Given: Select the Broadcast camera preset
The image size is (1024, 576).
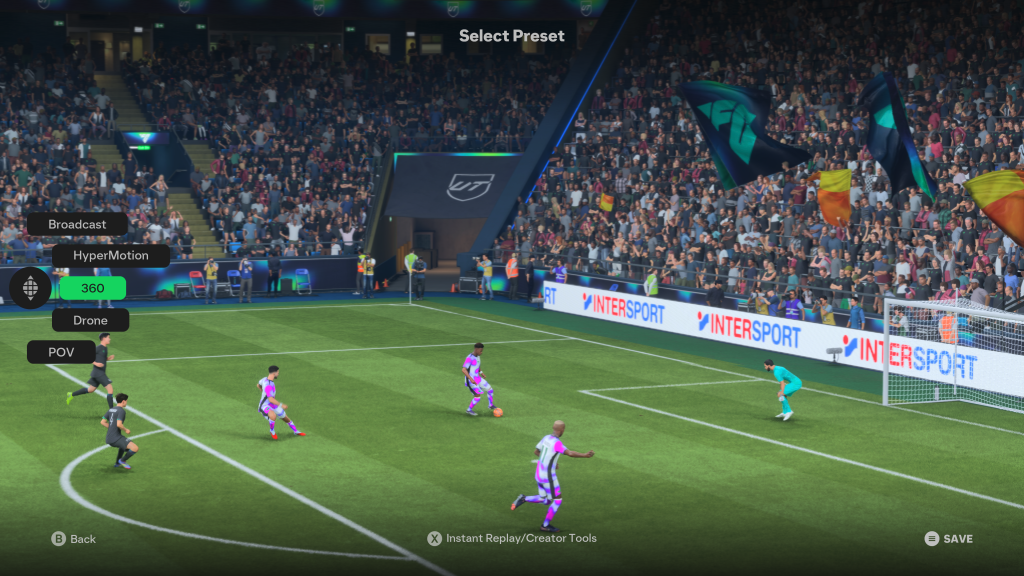Looking at the screenshot, I should click(x=77, y=224).
